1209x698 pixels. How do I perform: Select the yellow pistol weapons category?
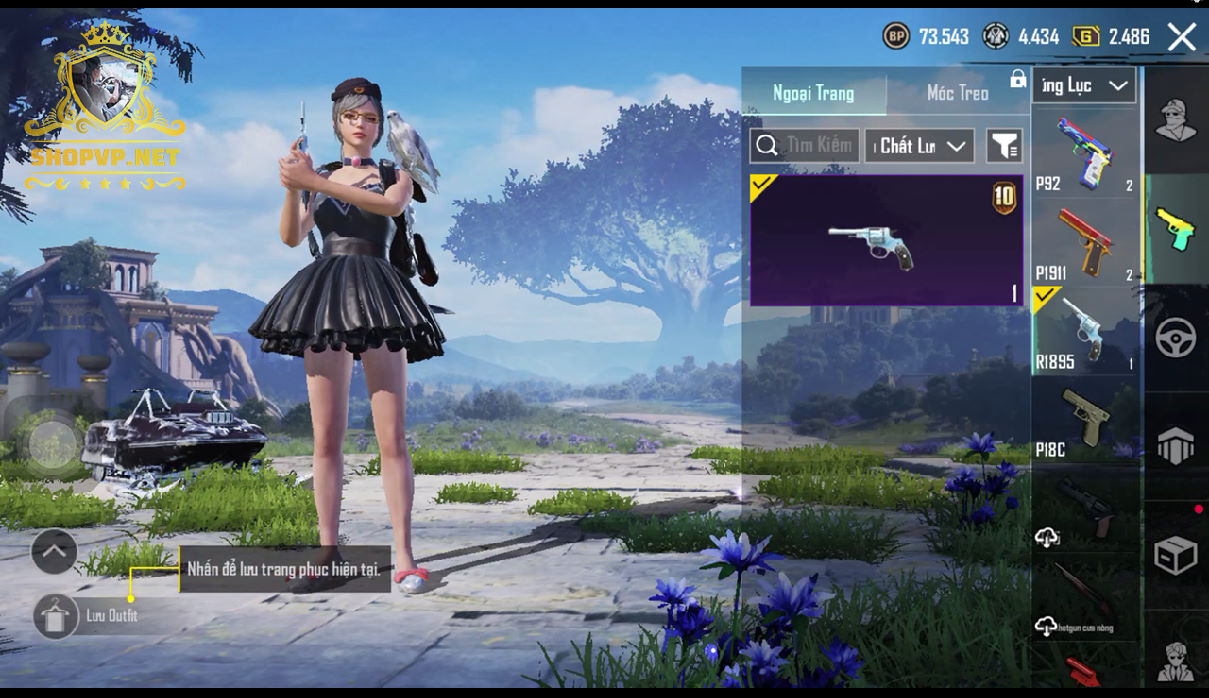click(1176, 229)
